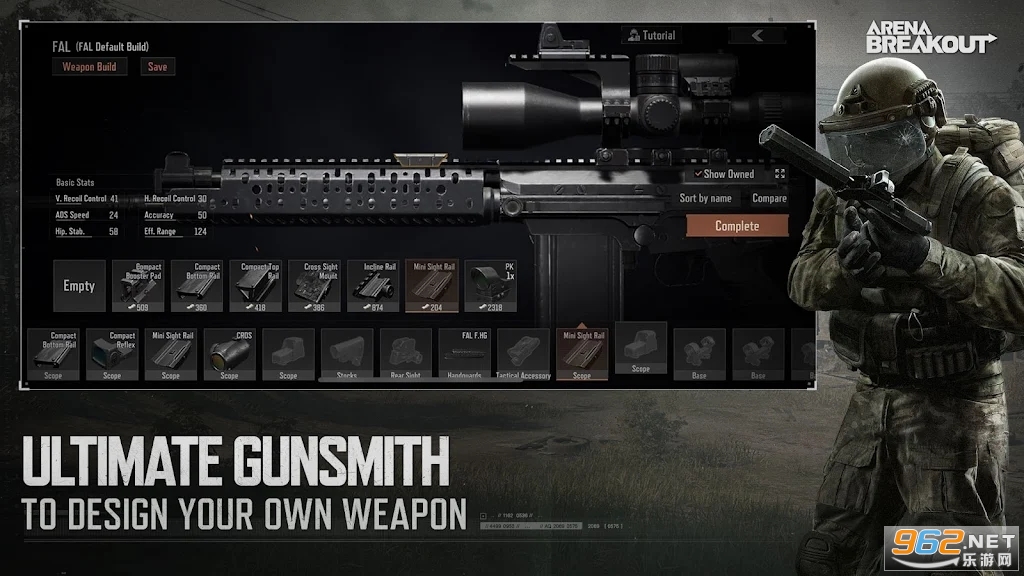This screenshot has height=576, width=1024.
Task: Pick the Compact Top Rail attachment
Action: point(256,286)
